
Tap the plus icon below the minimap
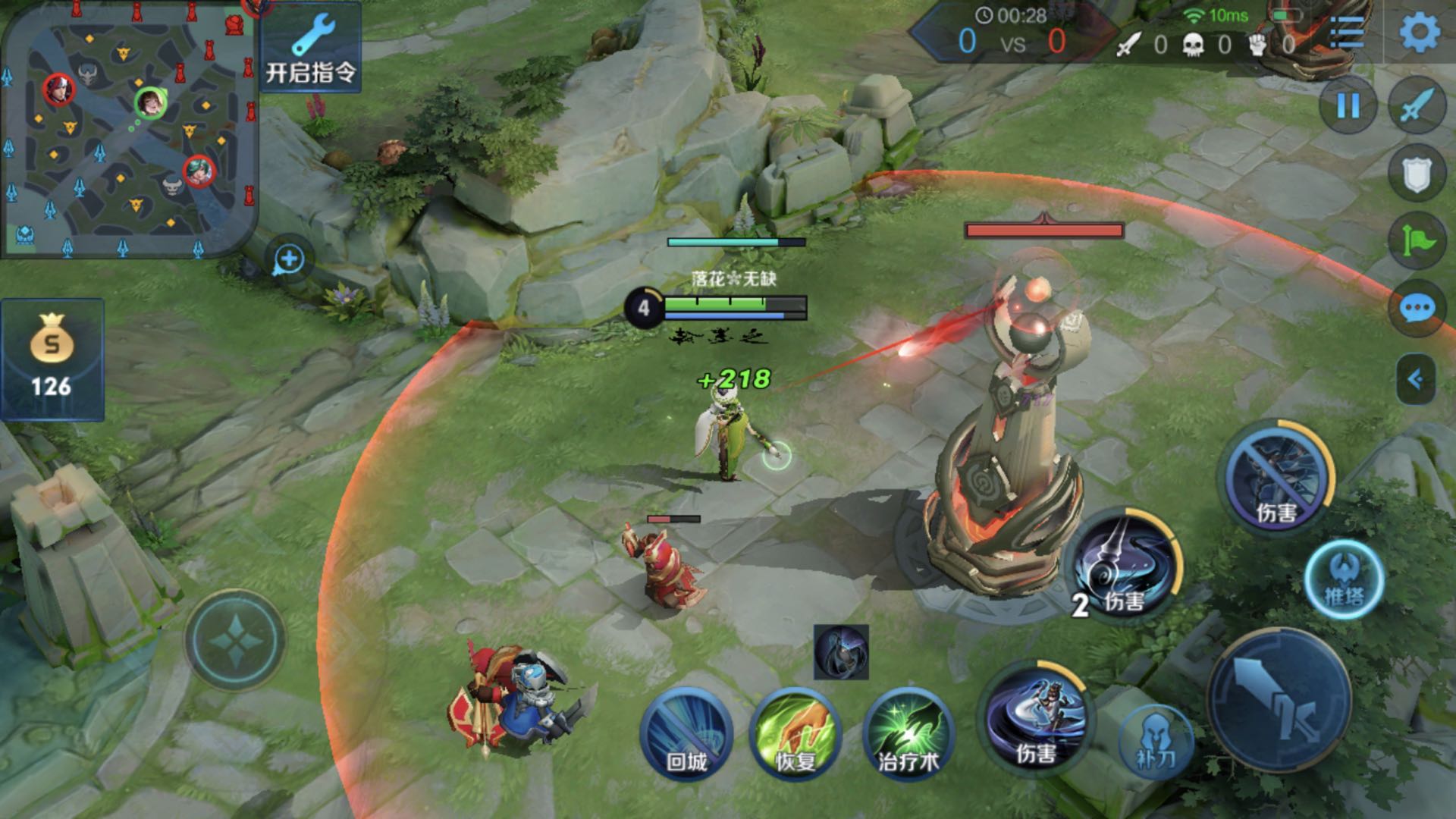pos(288,259)
